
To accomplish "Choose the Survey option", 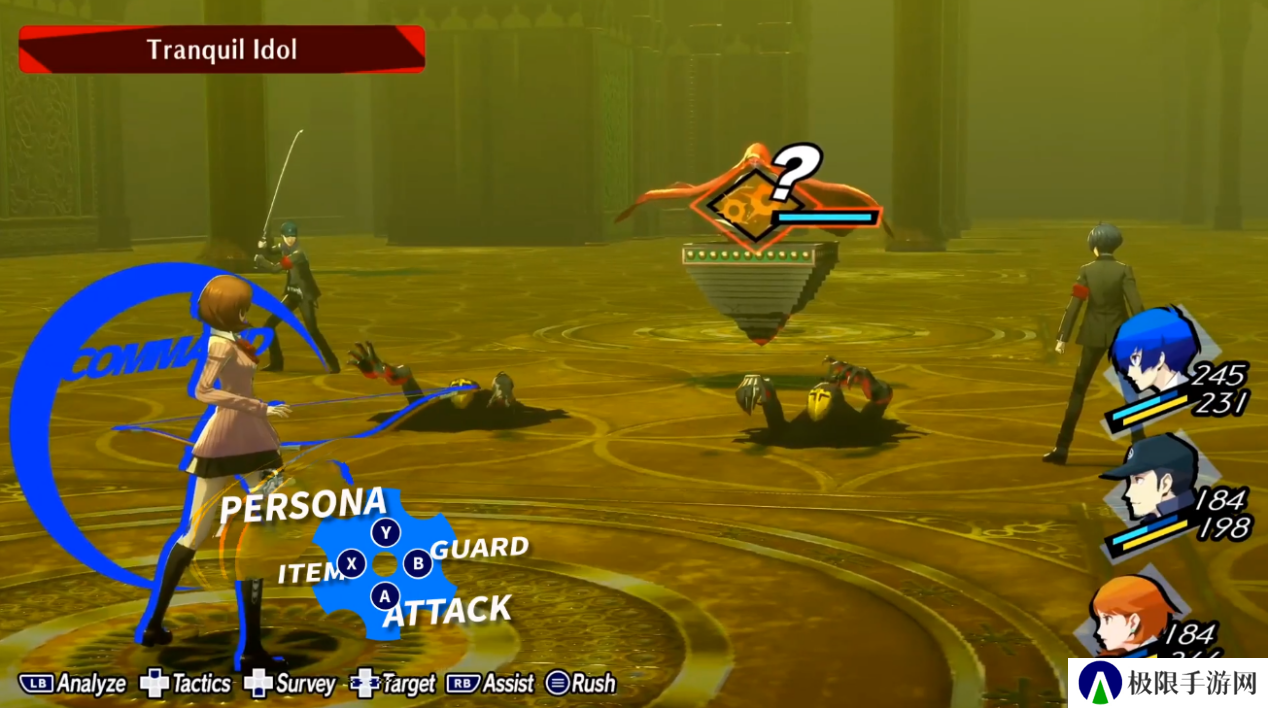I will pyautogui.click(x=290, y=684).
